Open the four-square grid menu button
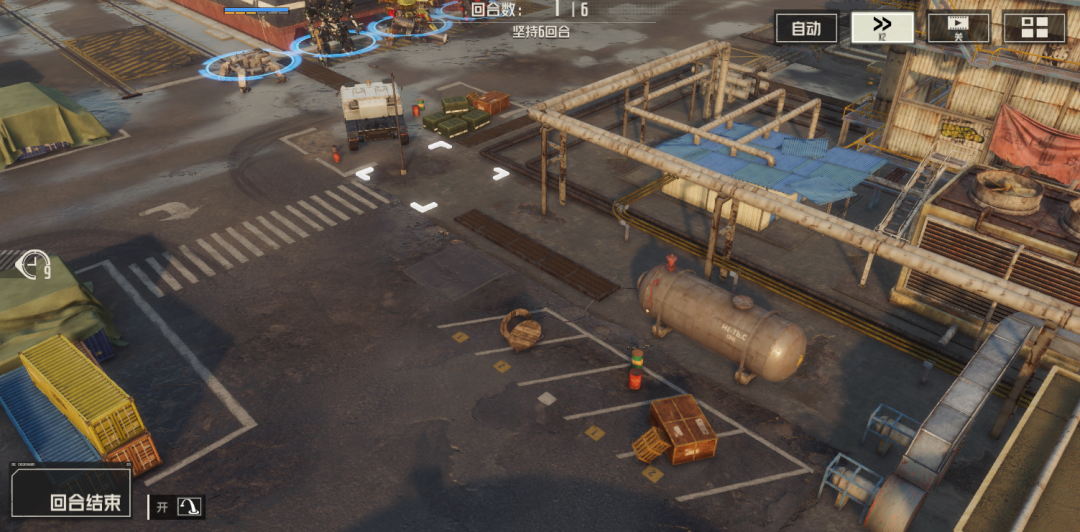The image size is (1080, 532). tap(1034, 28)
